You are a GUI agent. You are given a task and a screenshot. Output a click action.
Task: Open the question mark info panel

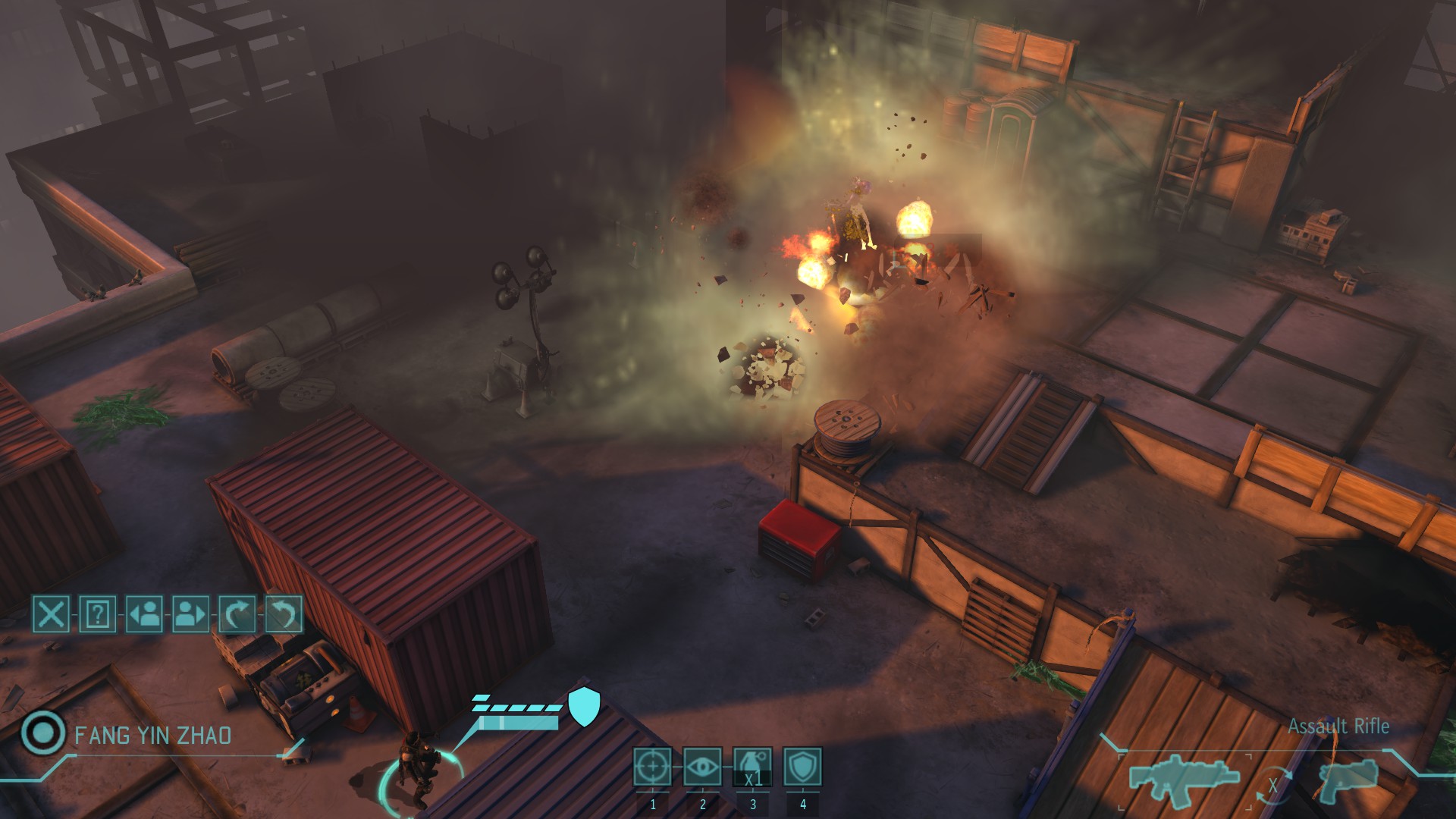pos(98,613)
